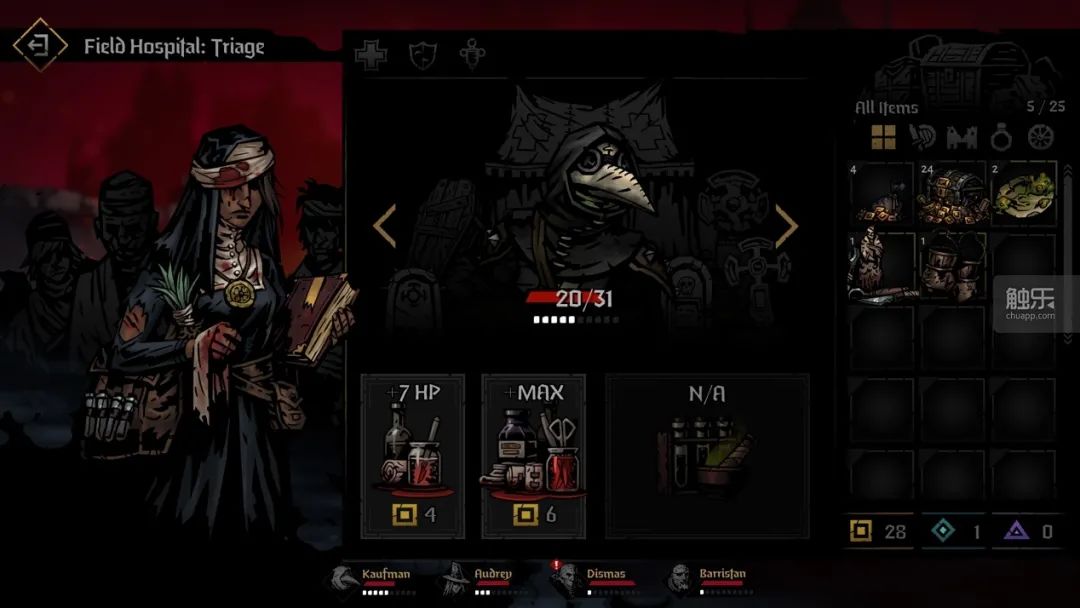This screenshot has width=1080, height=608.
Task: Open the theater mask shield tab
Action: click(423, 56)
